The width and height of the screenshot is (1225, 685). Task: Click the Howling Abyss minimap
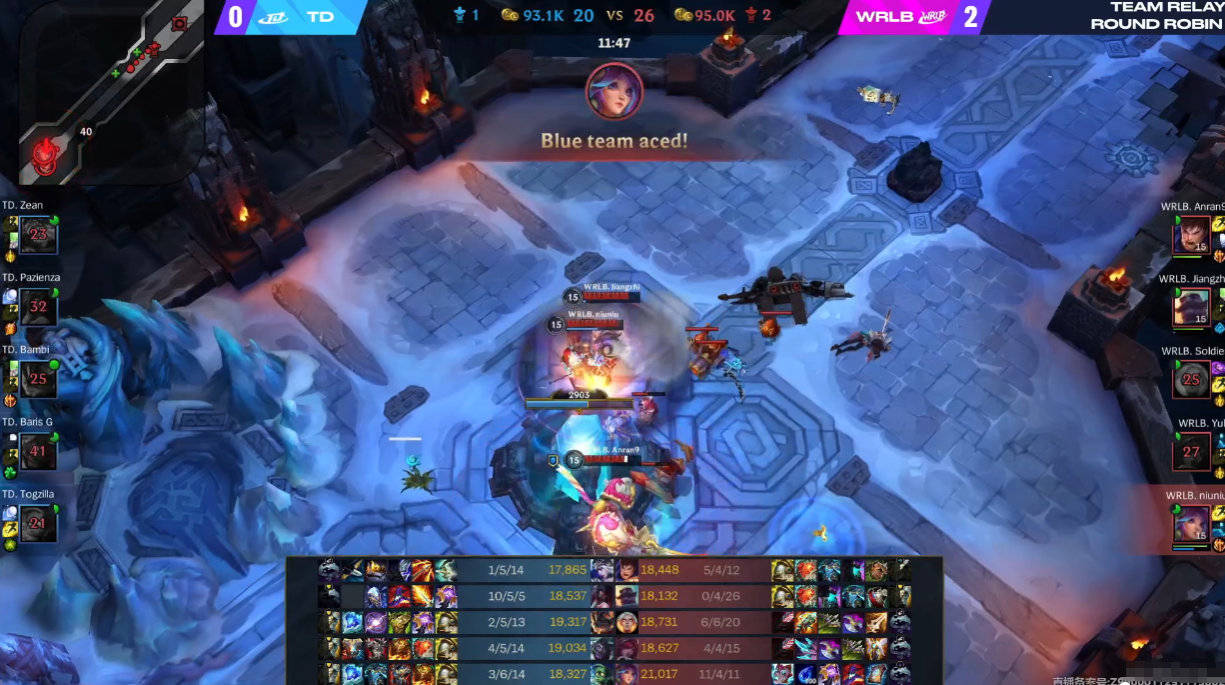104,93
